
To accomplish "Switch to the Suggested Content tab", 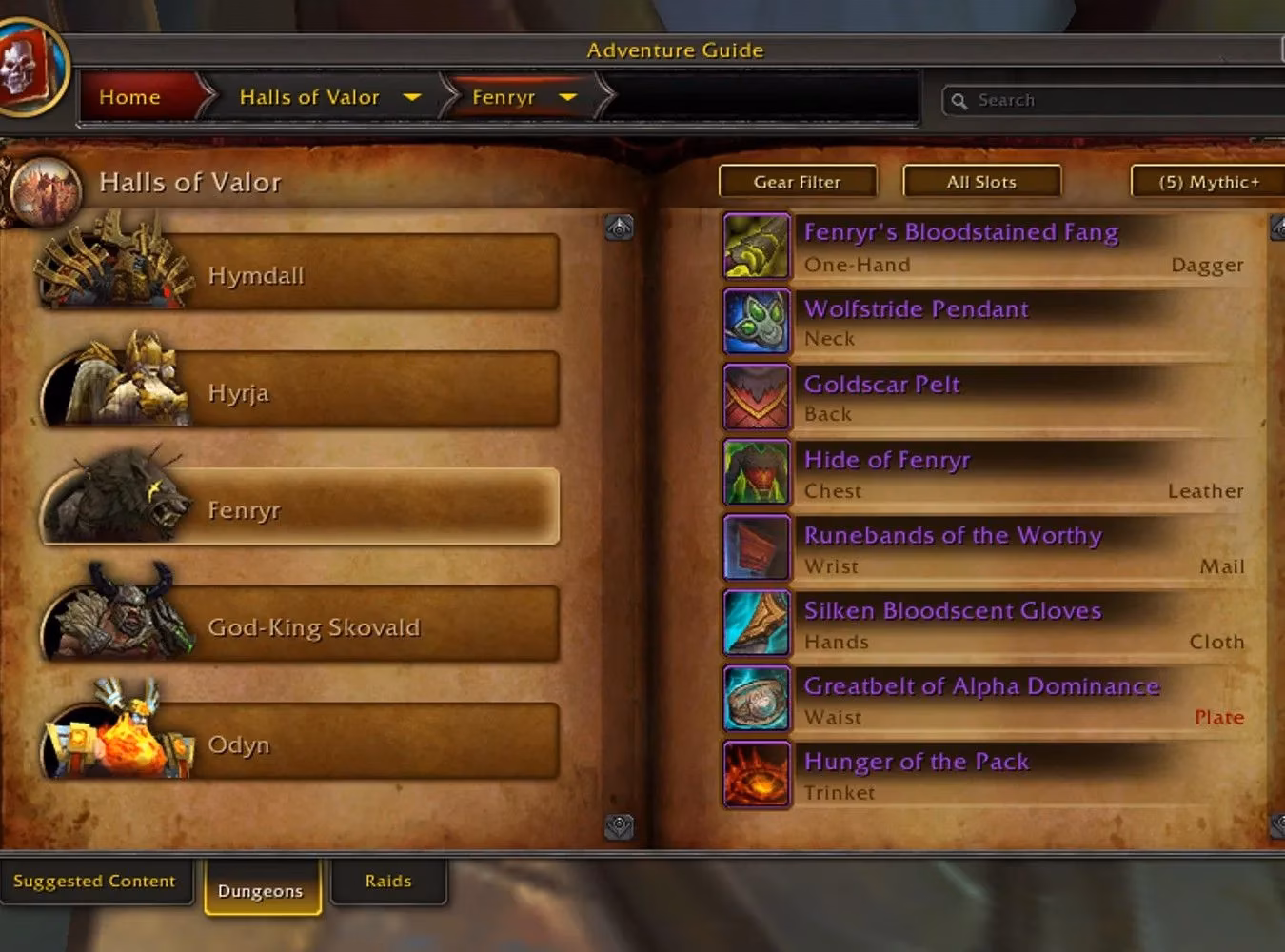I will [94, 881].
